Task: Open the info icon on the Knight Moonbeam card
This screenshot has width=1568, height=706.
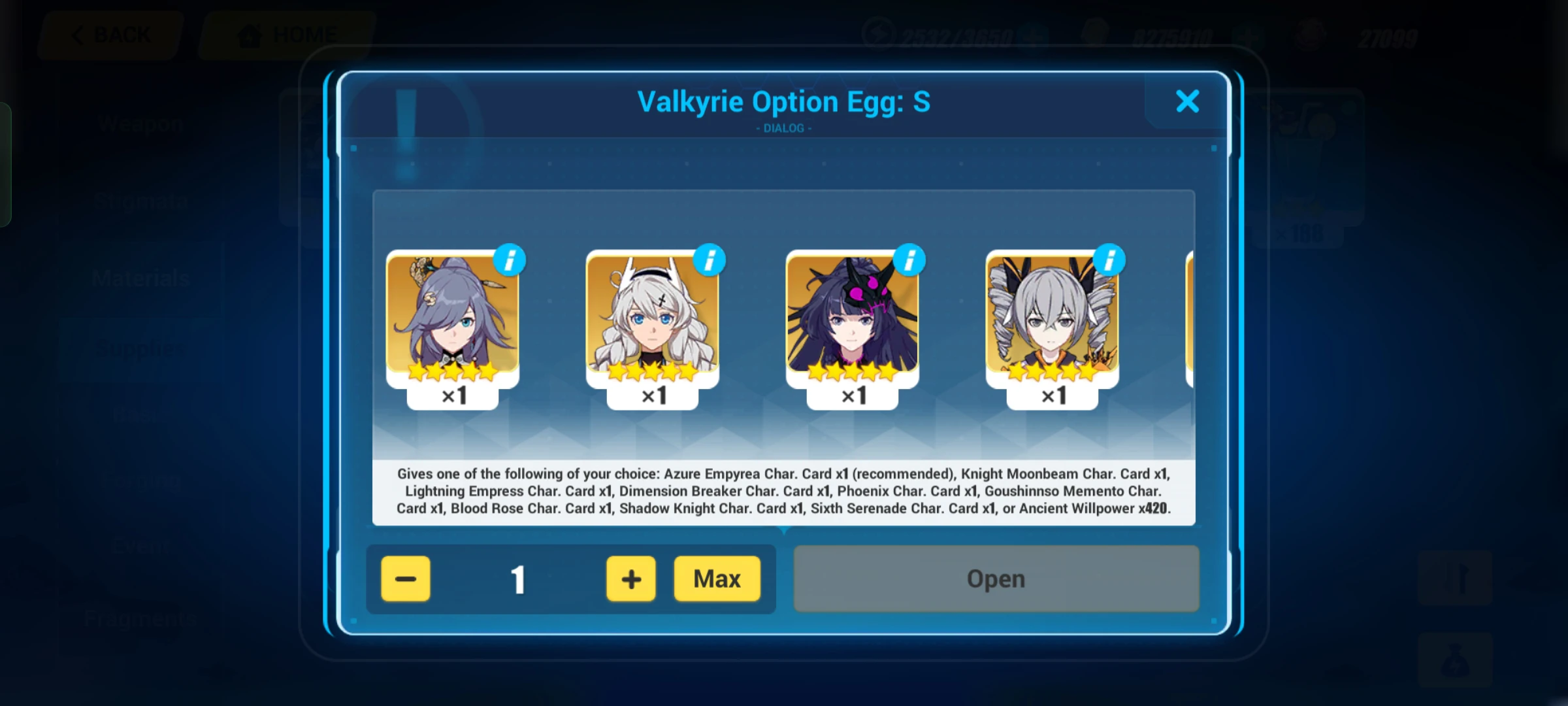Action: click(710, 260)
